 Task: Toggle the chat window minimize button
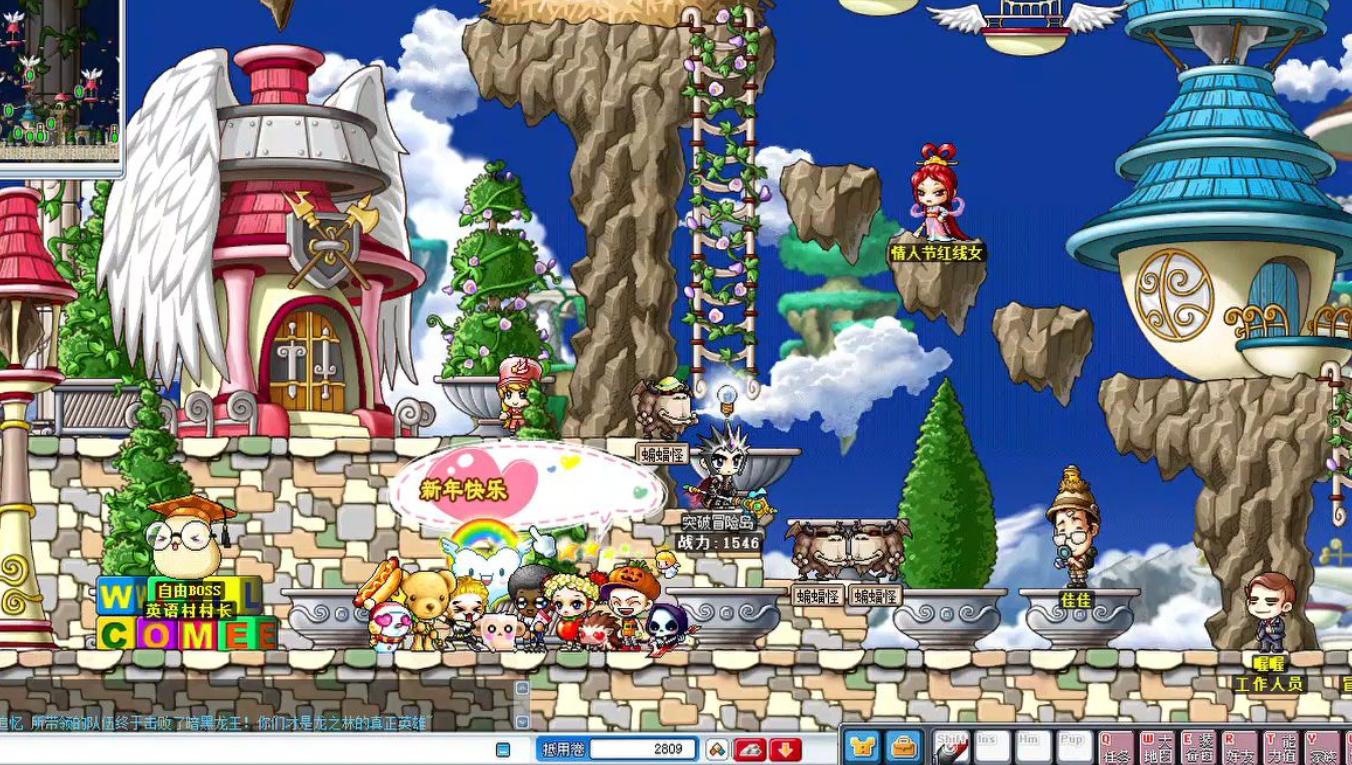(503, 749)
